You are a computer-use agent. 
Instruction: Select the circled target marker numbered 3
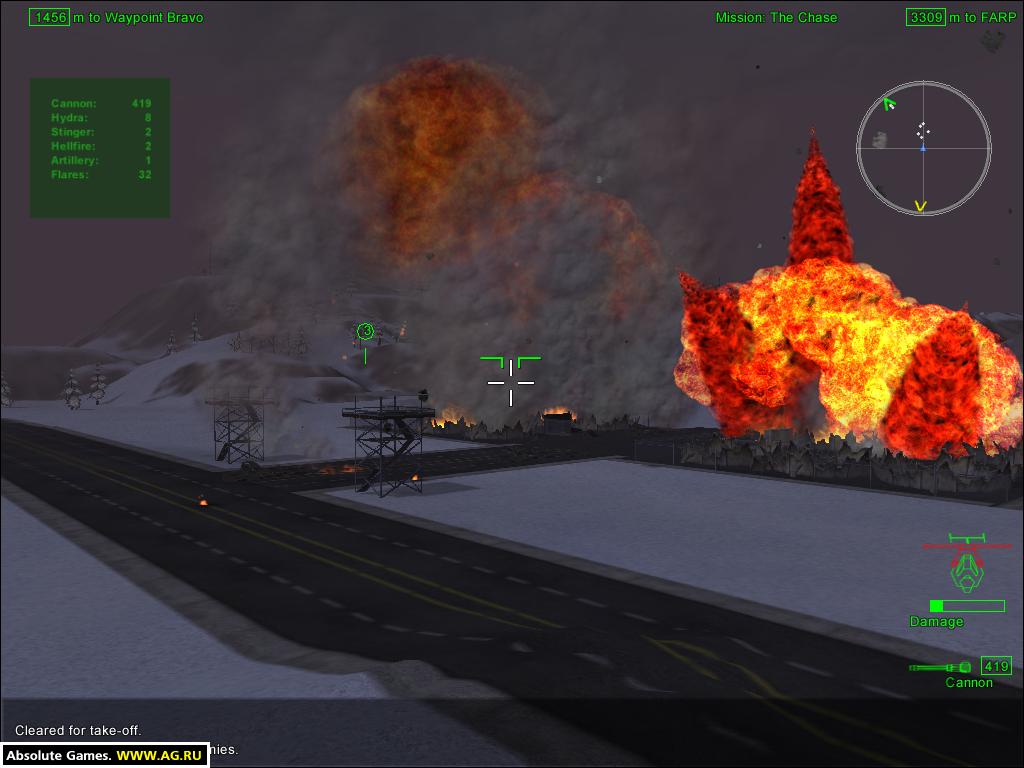(365, 331)
